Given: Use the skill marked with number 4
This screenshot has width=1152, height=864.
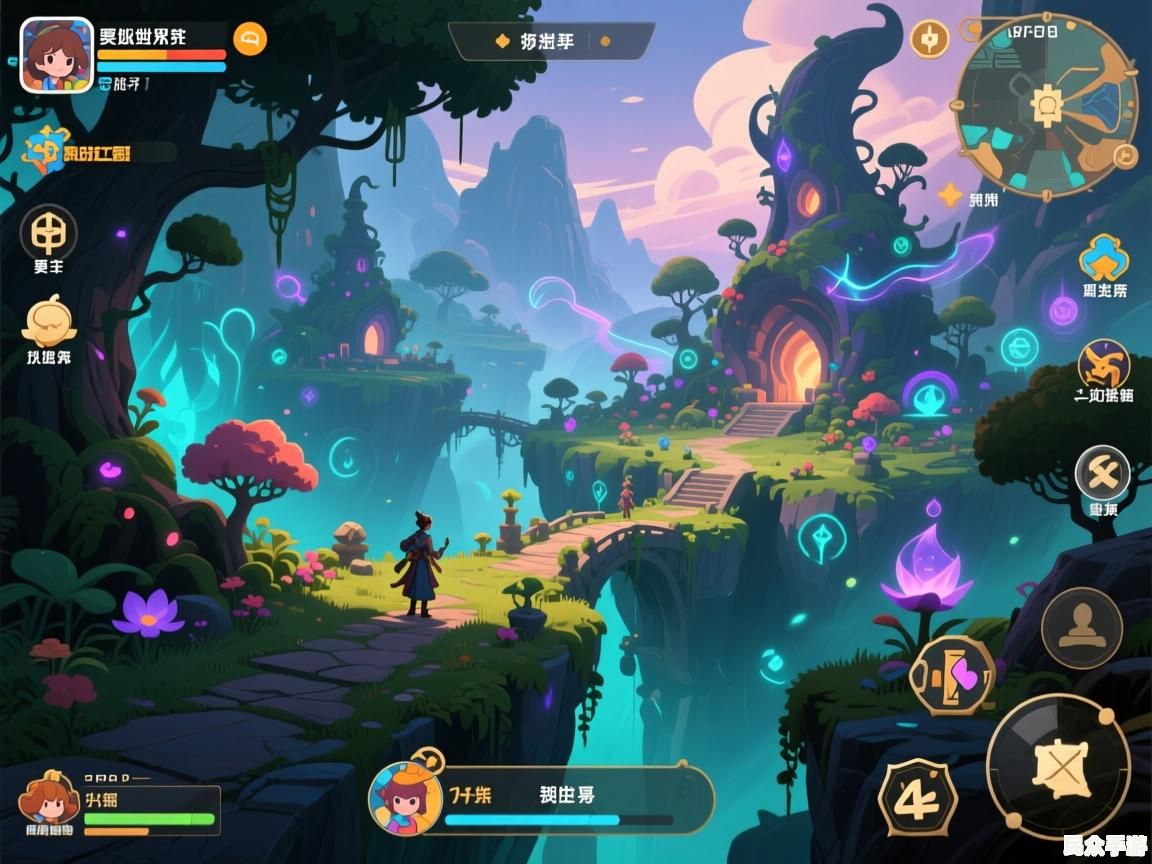Looking at the screenshot, I should (917, 797).
